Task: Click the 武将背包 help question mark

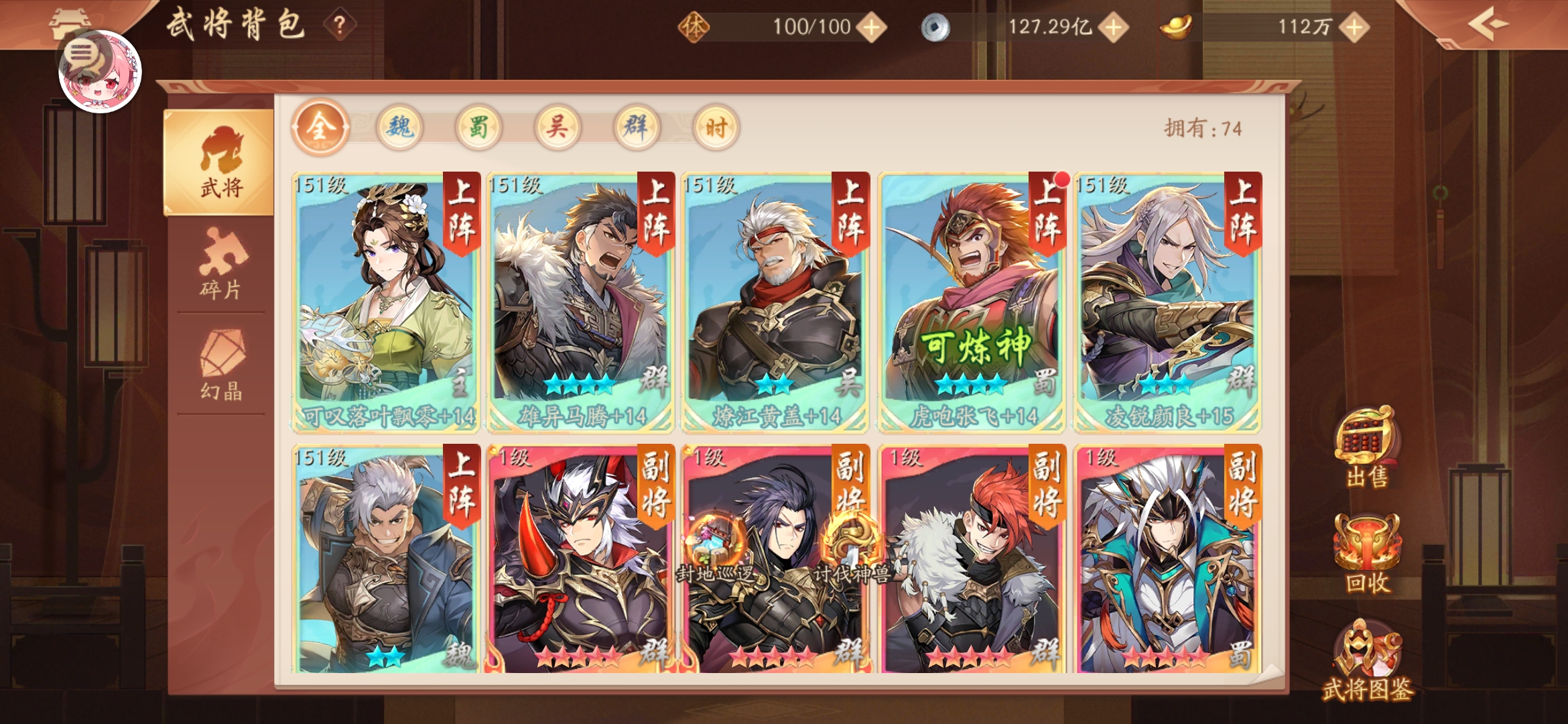Action: click(x=339, y=25)
